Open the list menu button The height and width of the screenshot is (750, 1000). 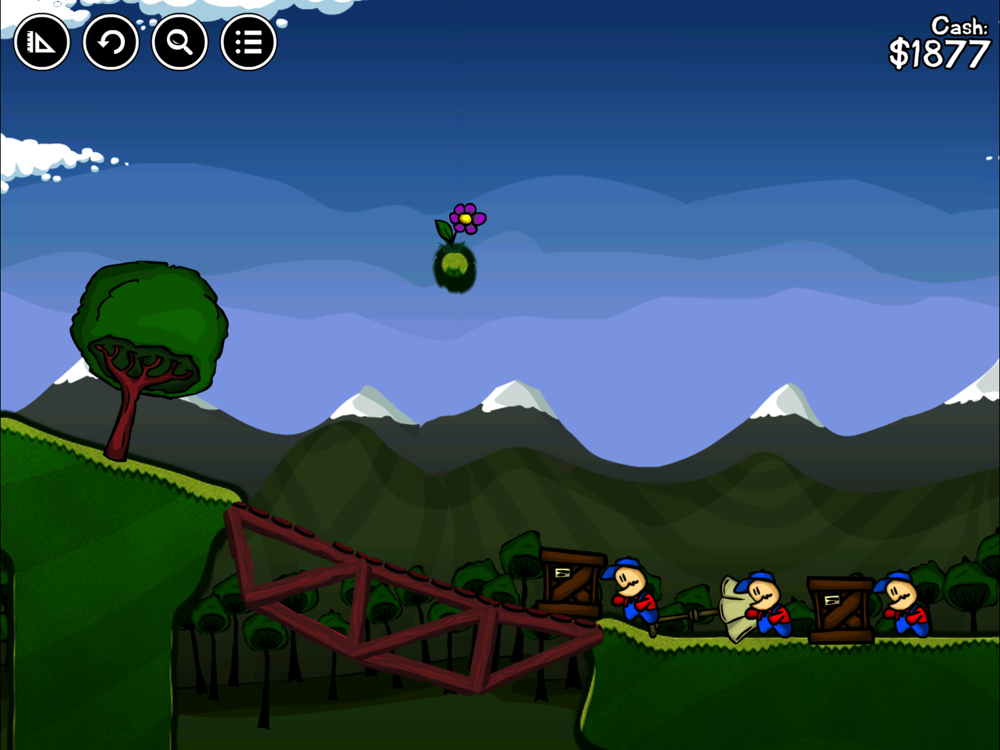point(248,42)
